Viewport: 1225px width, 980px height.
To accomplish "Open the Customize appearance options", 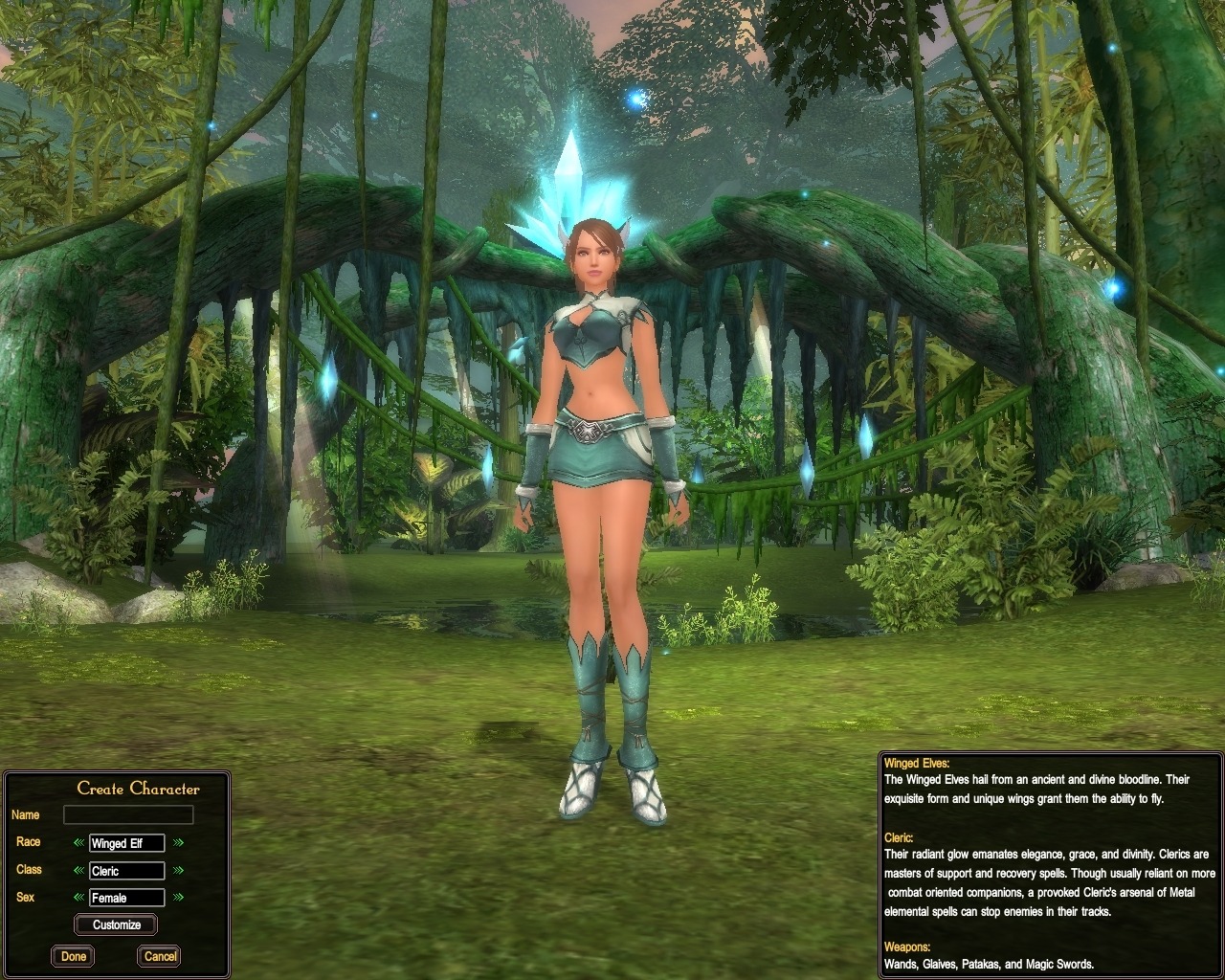I will (x=117, y=925).
